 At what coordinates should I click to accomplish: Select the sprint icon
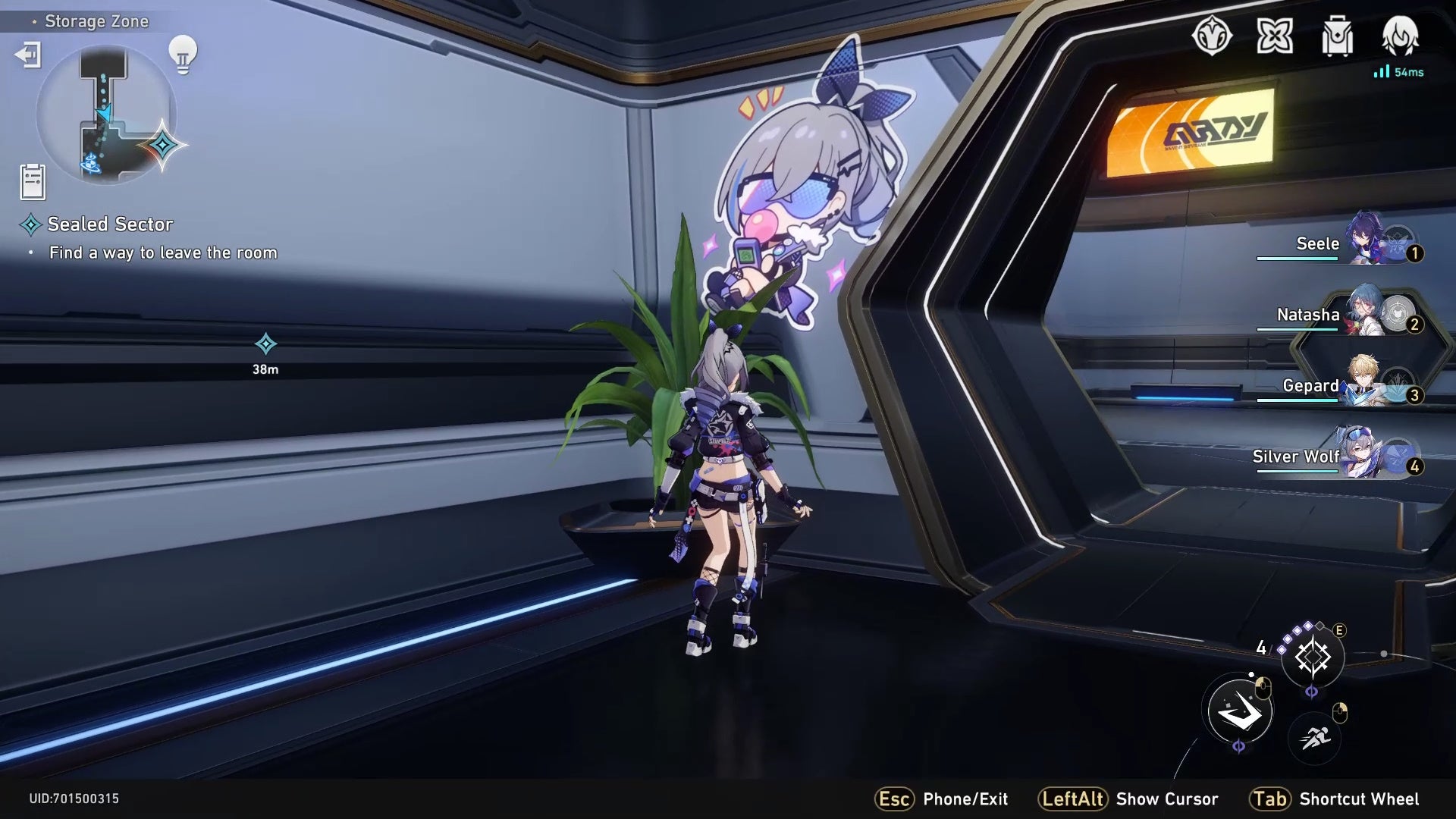(x=1315, y=739)
